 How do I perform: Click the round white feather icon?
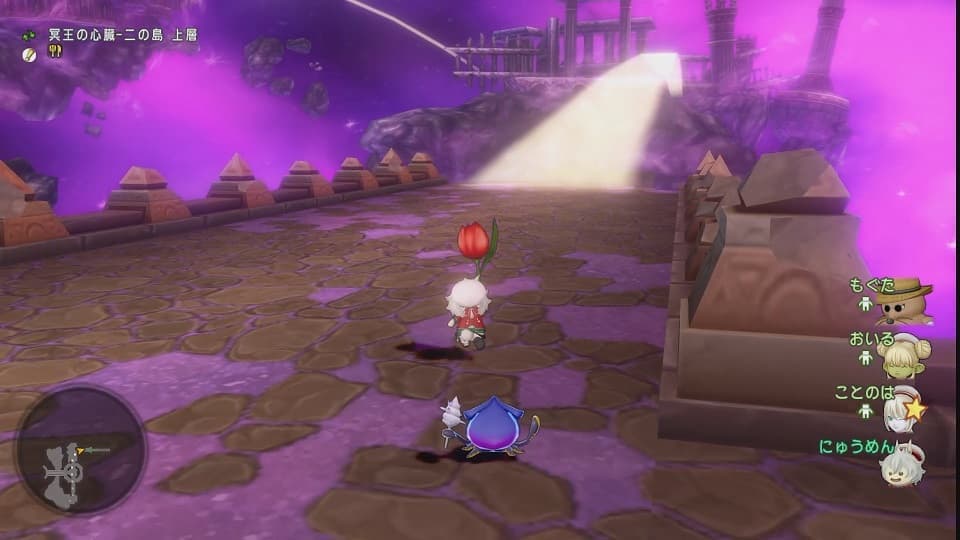[30, 52]
